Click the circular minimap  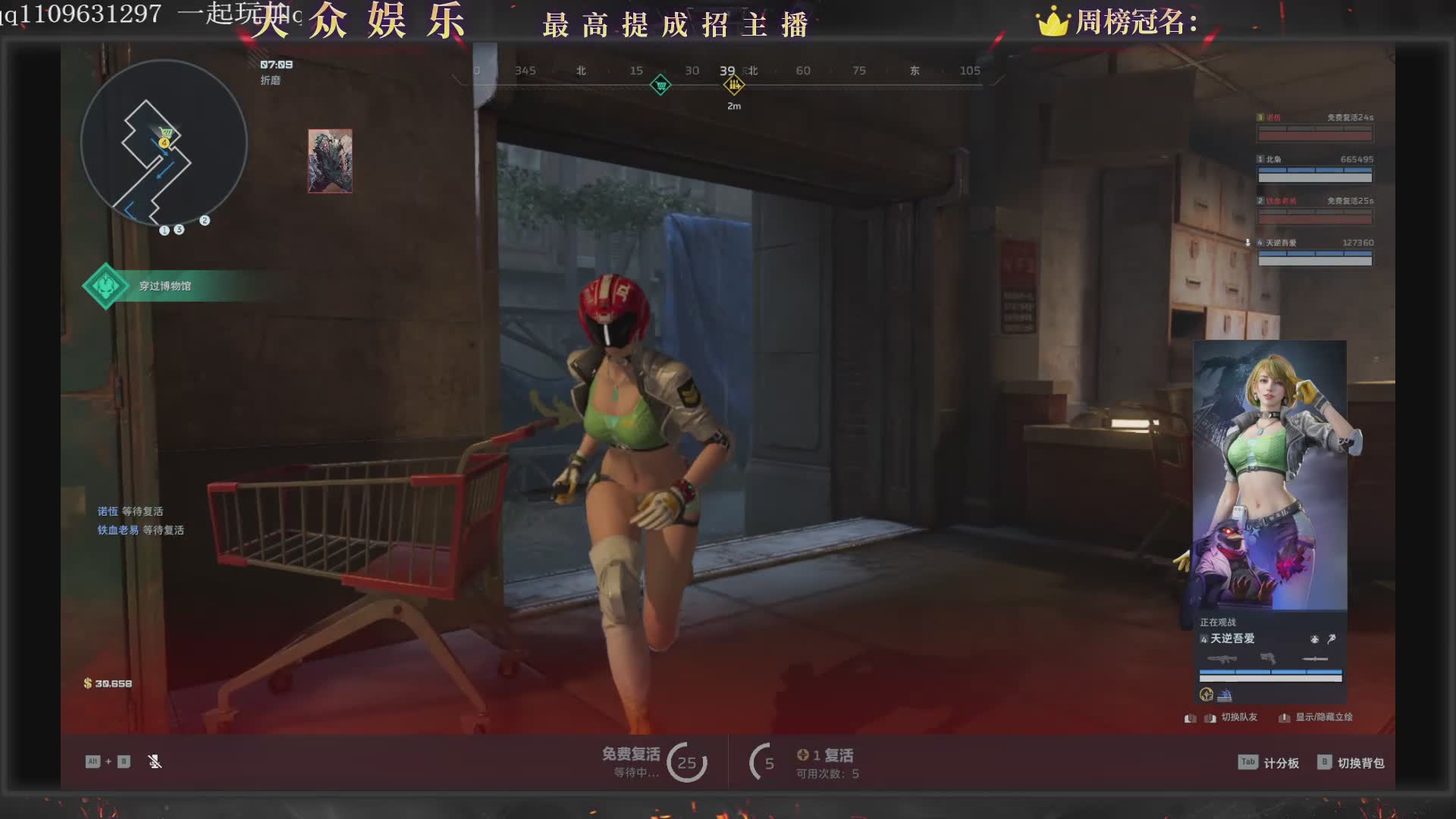(x=164, y=143)
